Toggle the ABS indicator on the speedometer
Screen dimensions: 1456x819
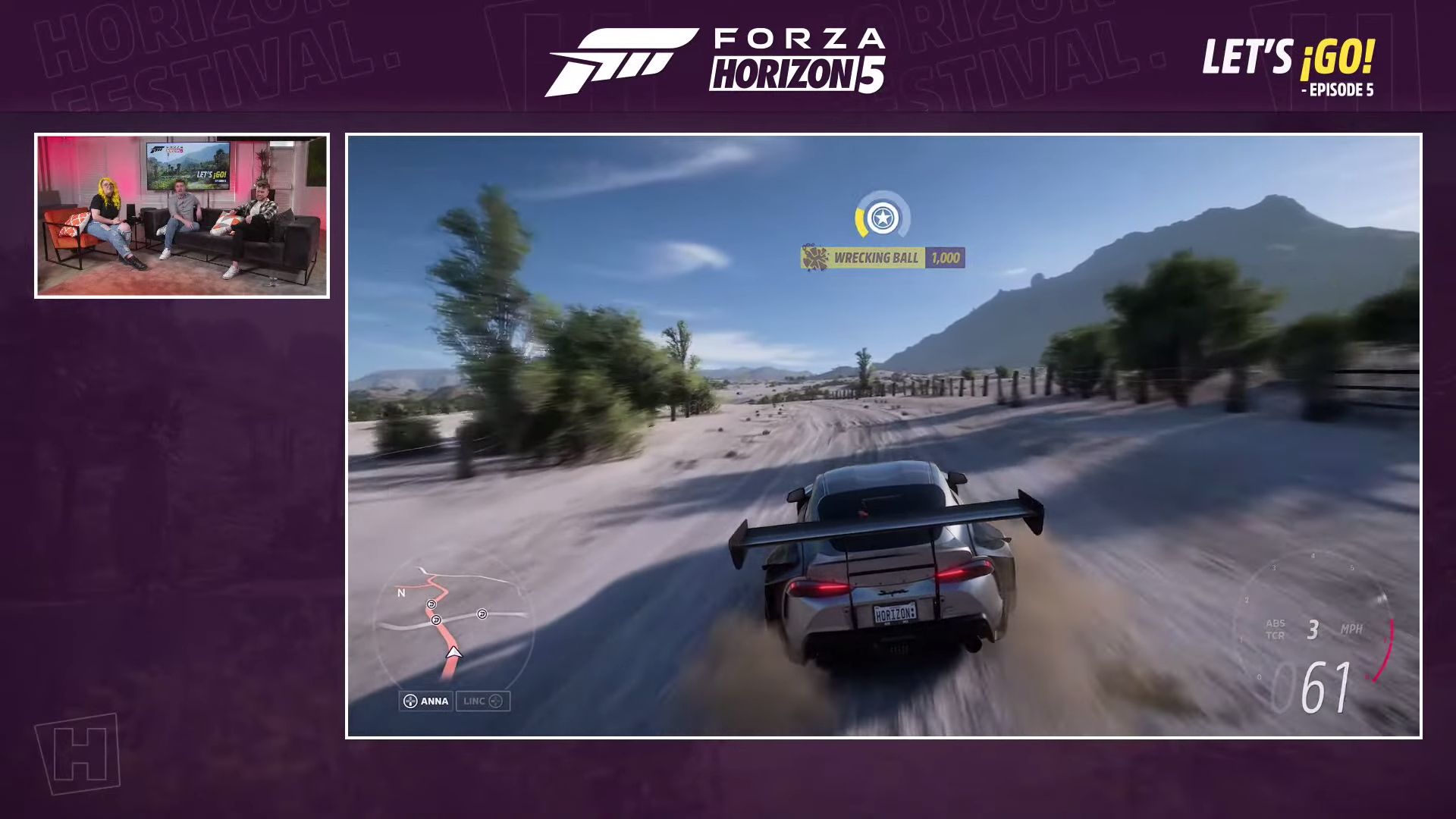coord(1276,623)
